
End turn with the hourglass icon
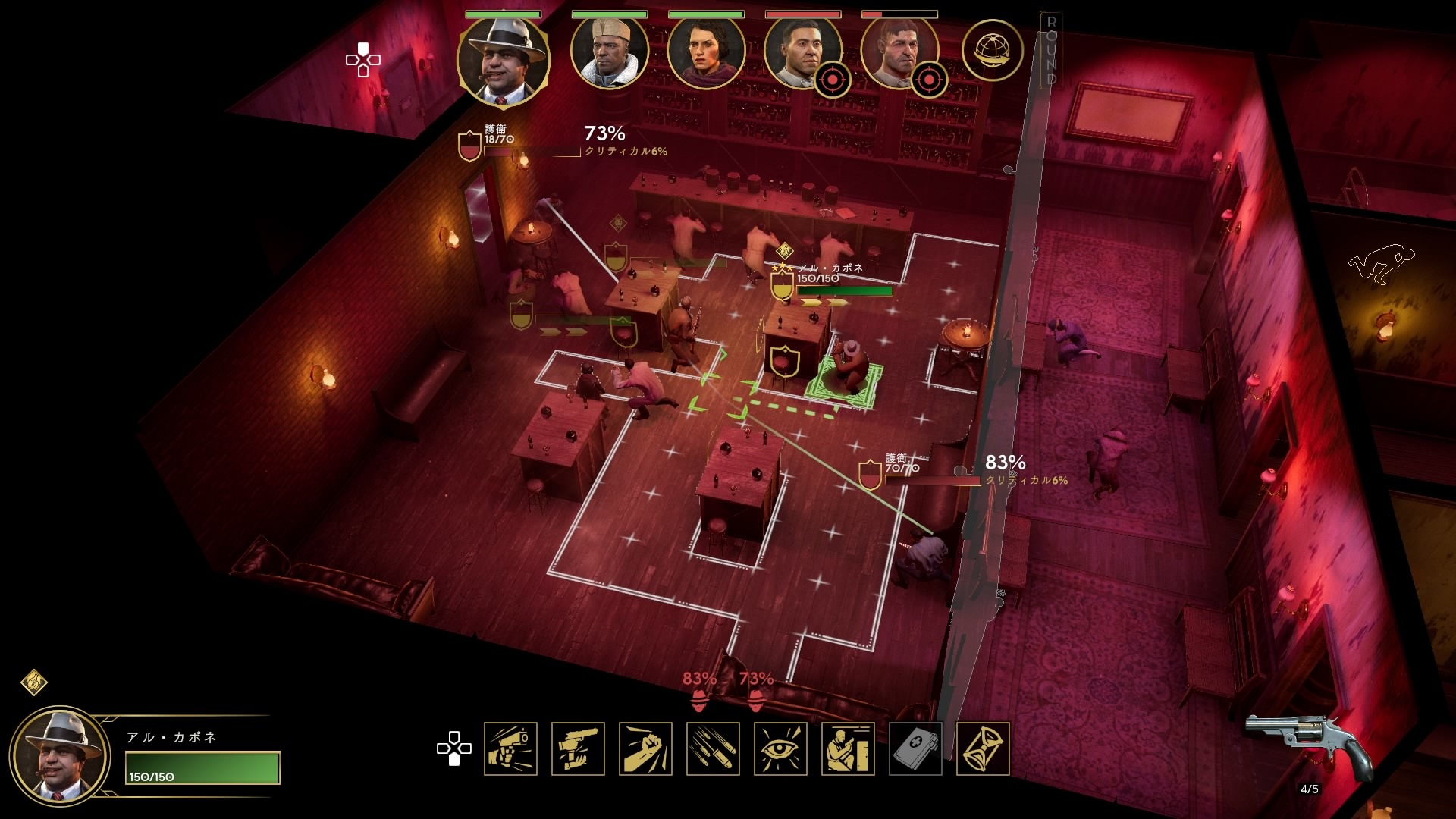[x=983, y=748]
